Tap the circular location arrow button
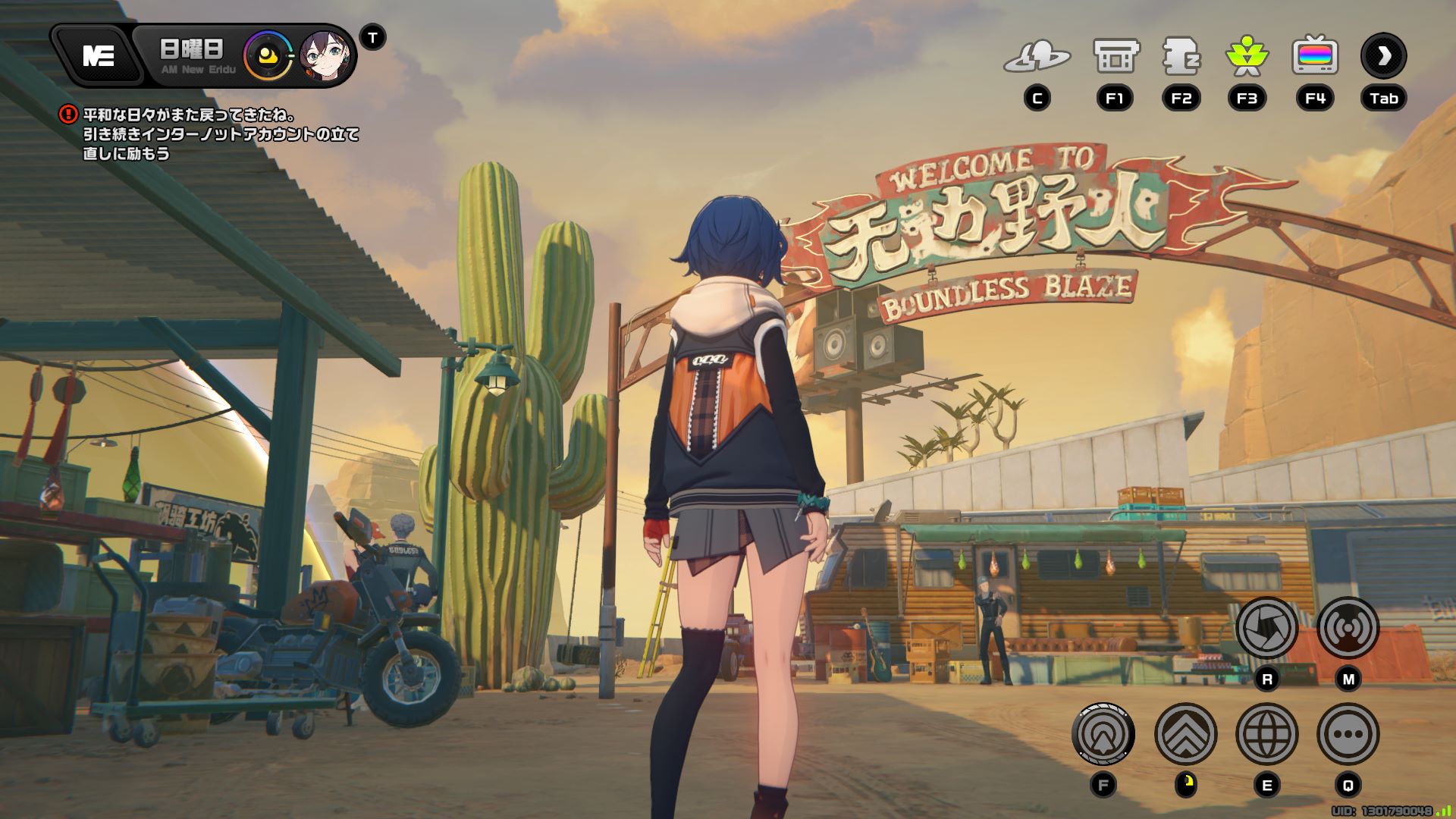The width and height of the screenshot is (1456, 819). [1103, 734]
